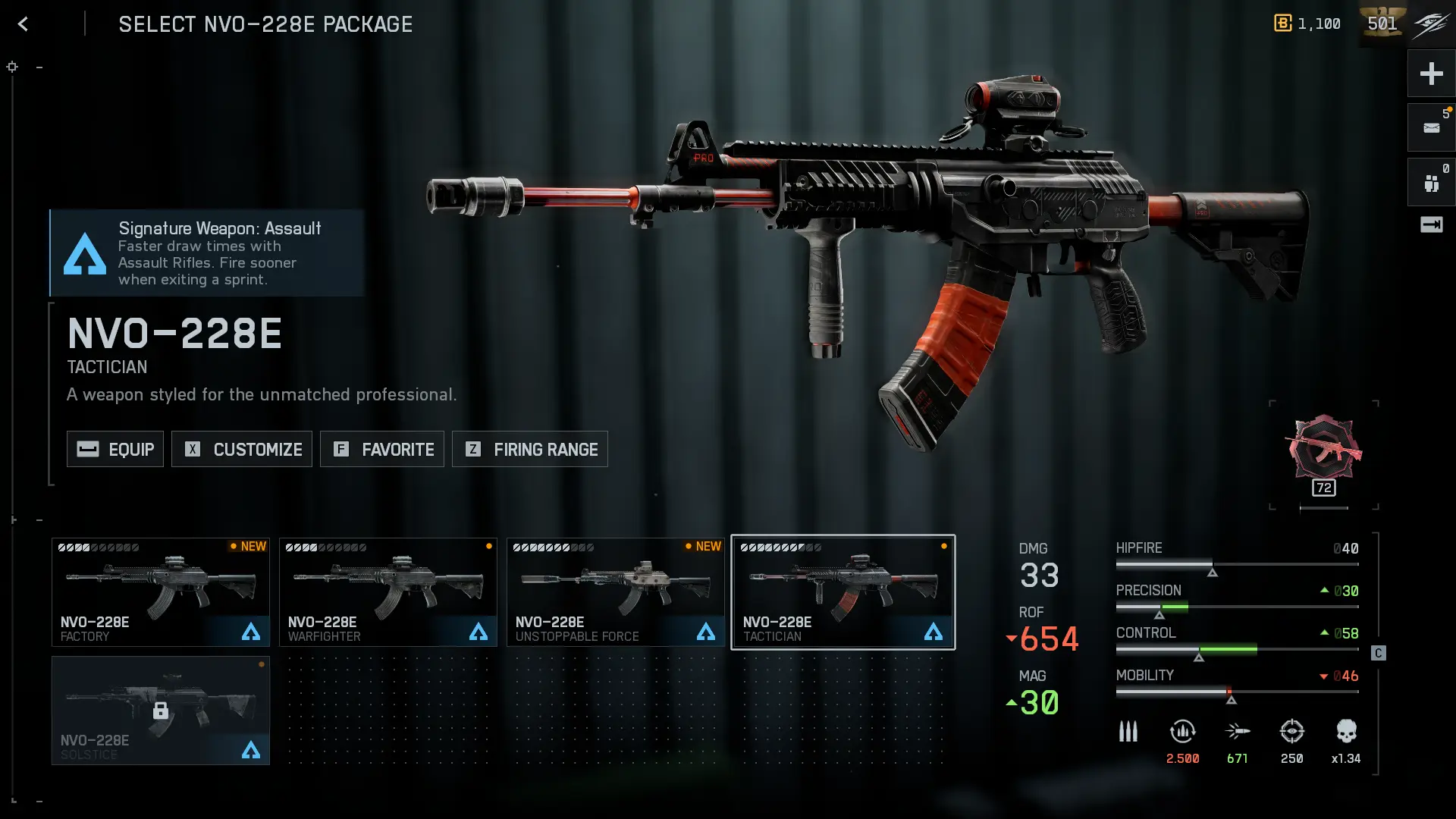1456x819 pixels.
Task: Mark this package as Favorite
Action: pyautogui.click(x=382, y=449)
